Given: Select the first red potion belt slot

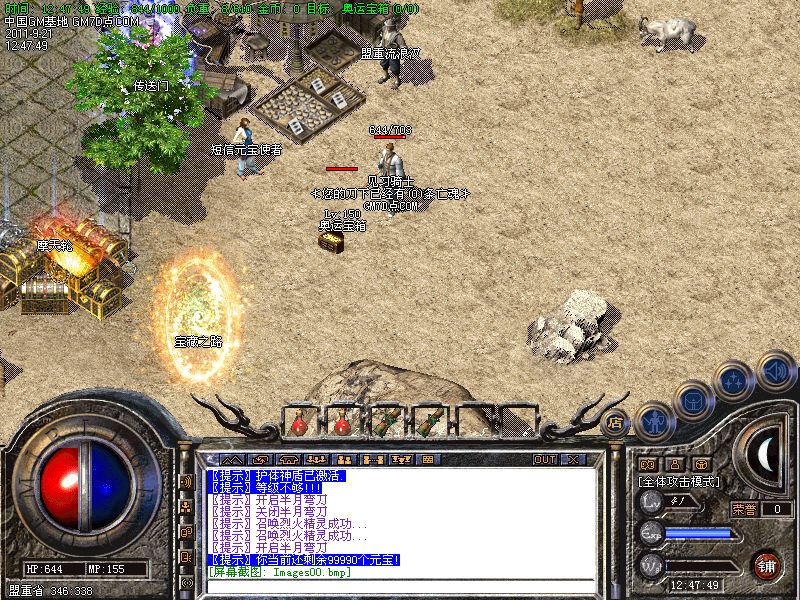Looking at the screenshot, I should [x=299, y=421].
